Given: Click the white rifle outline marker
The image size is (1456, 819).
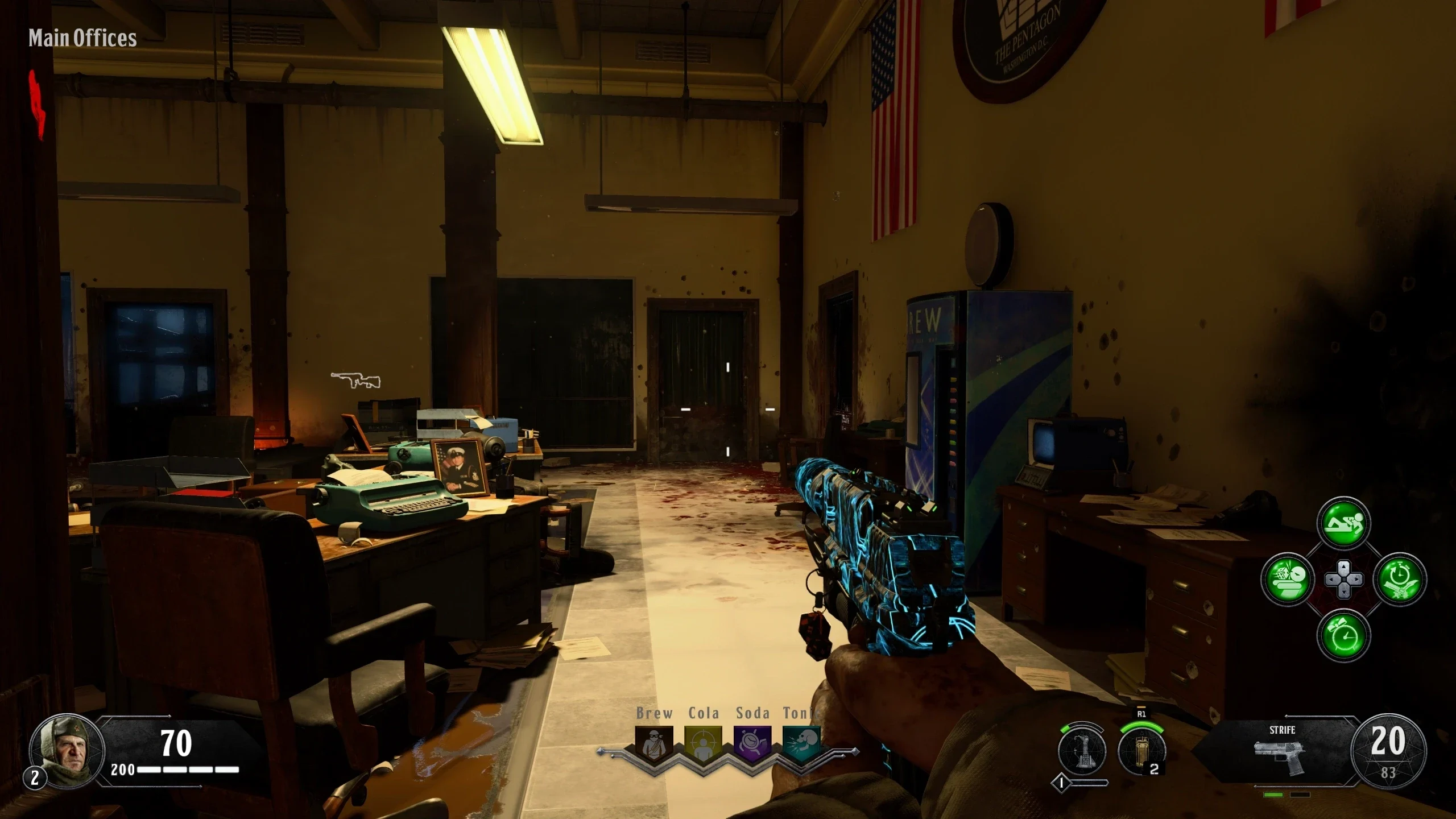Looking at the screenshot, I should (356, 380).
